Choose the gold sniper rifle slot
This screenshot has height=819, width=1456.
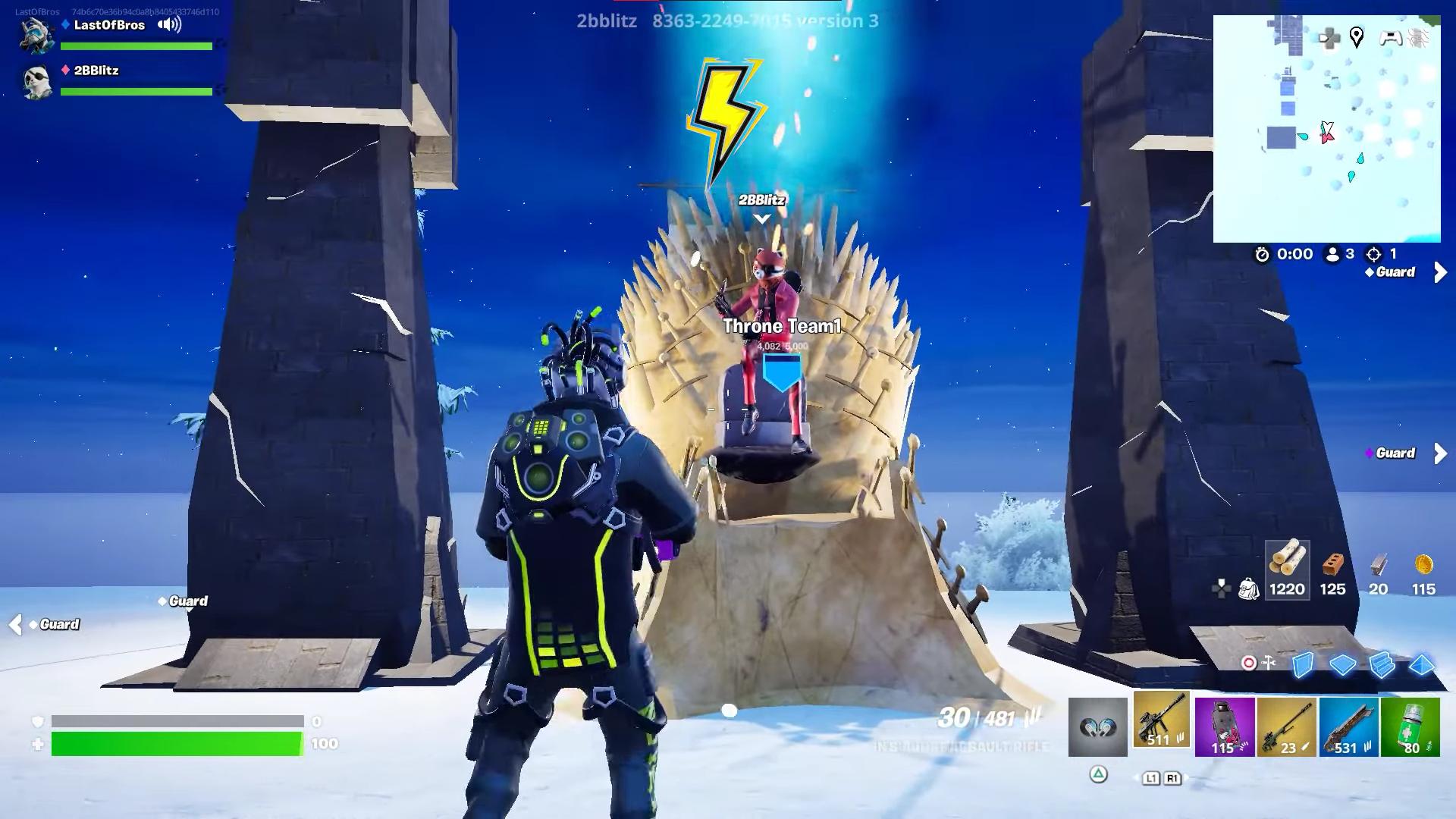1286,727
